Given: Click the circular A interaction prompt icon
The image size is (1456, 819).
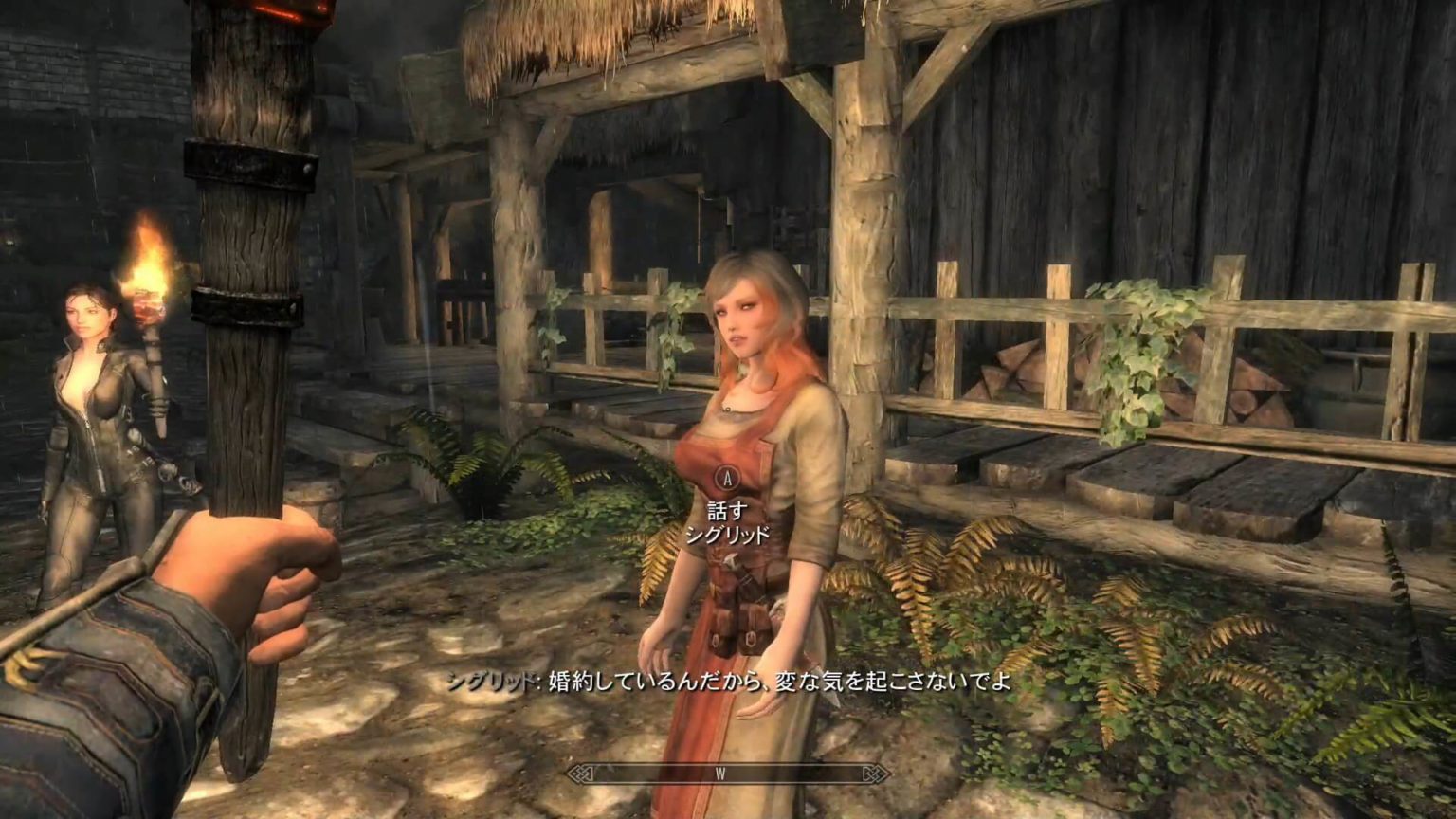Looking at the screenshot, I should point(726,479).
